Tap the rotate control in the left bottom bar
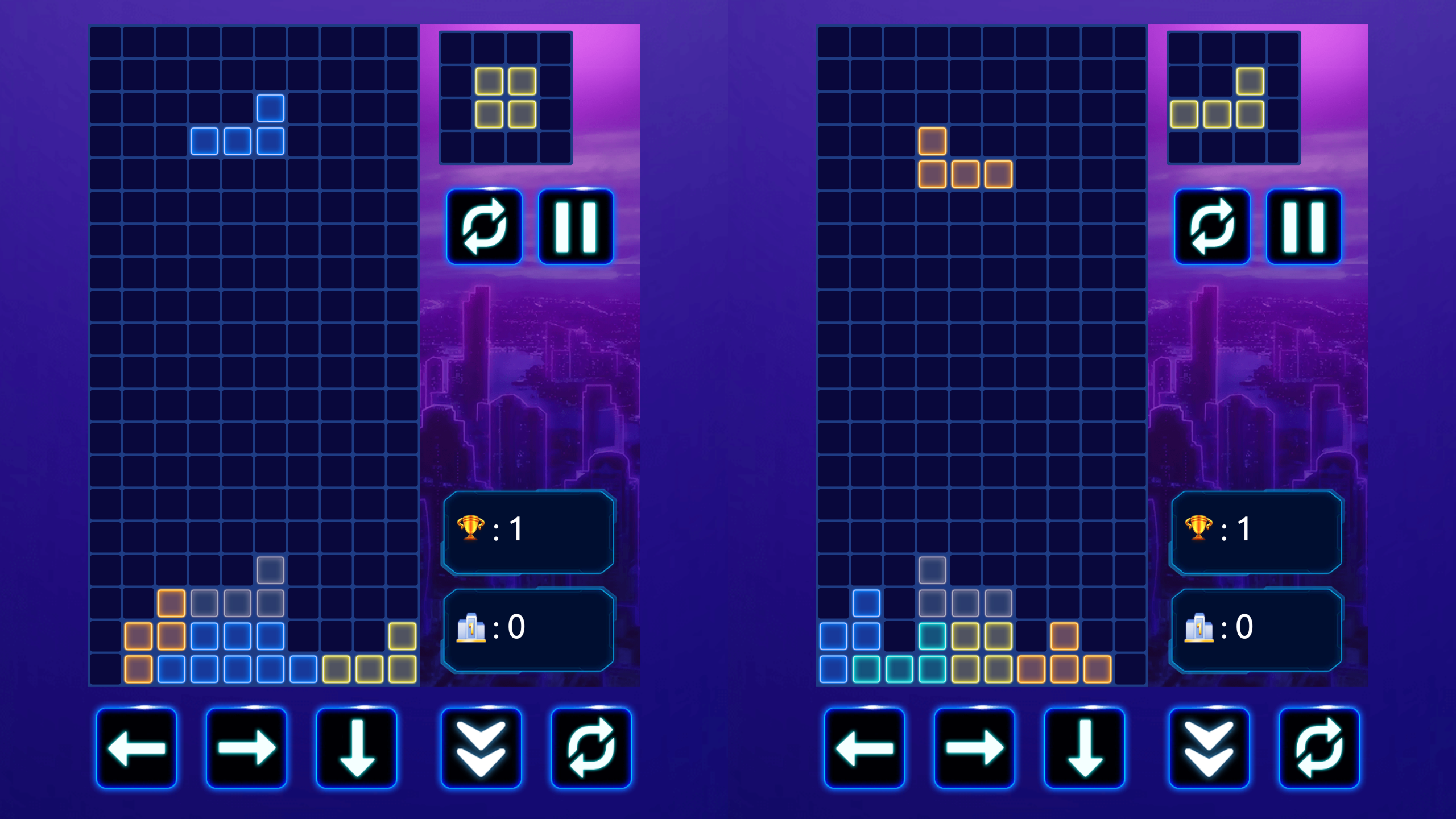1456x819 pixels. (595, 748)
